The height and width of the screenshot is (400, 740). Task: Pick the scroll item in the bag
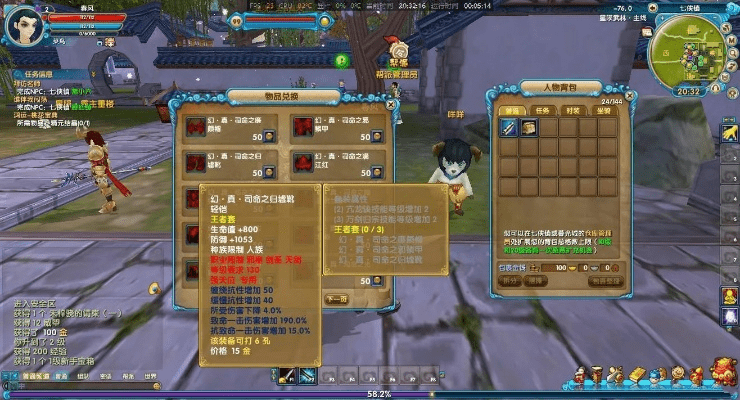point(528,128)
